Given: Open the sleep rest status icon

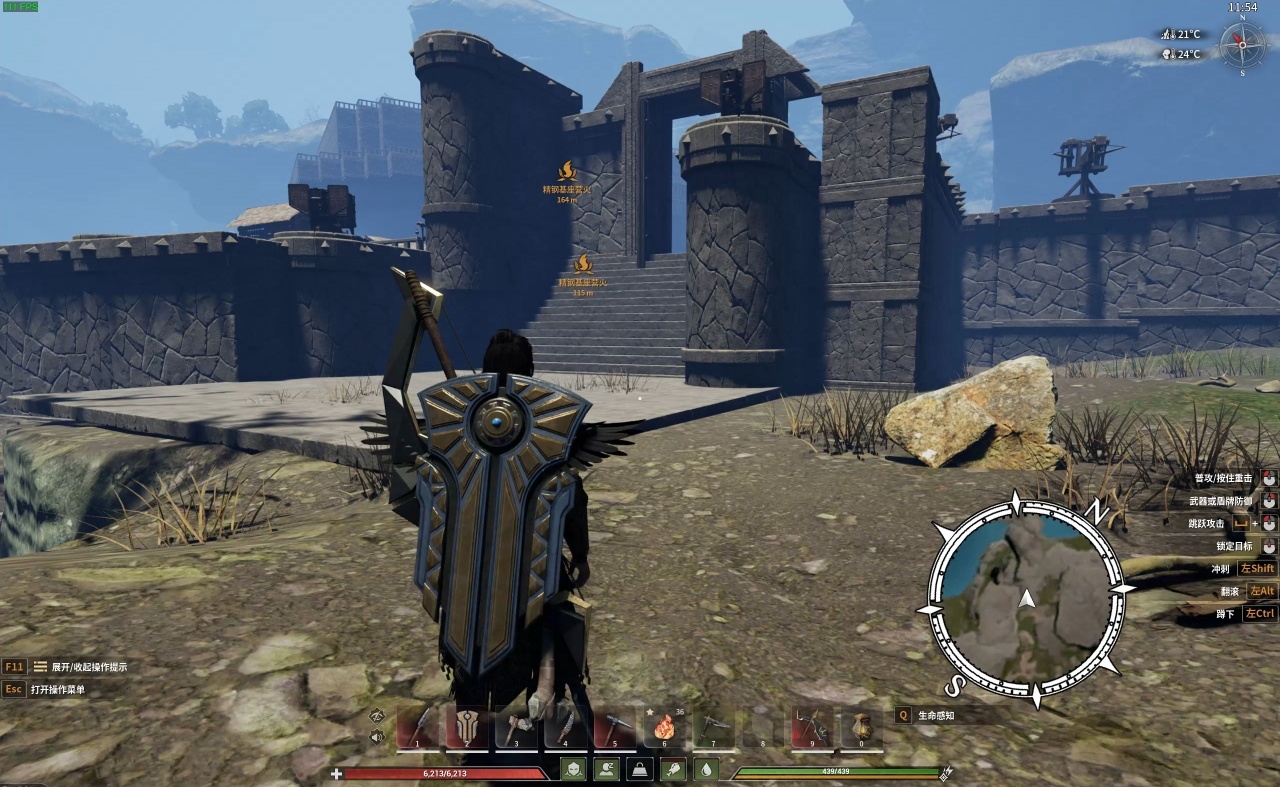Looking at the screenshot, I should 606,769.
